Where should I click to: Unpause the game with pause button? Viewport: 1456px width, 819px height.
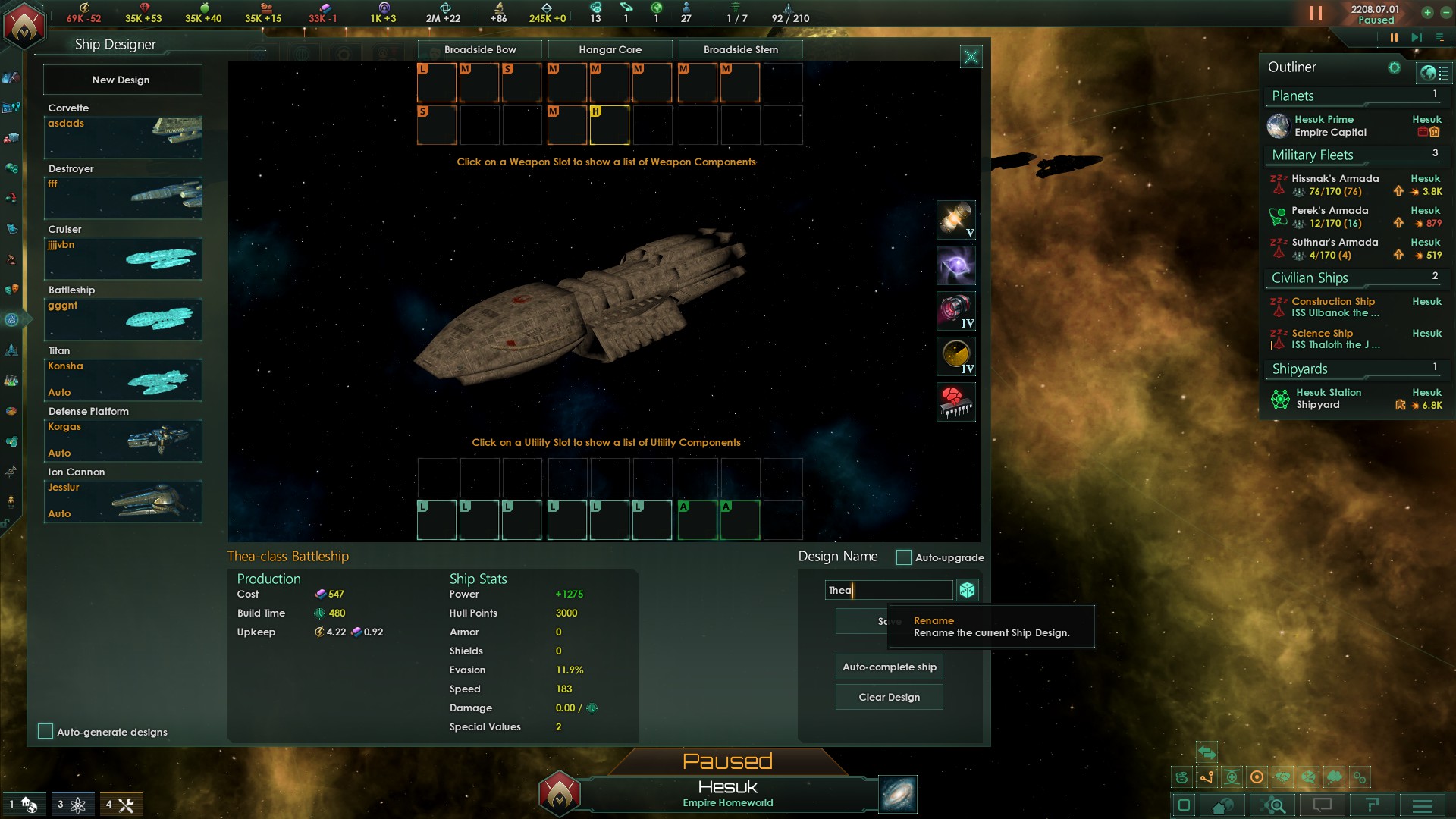click(1393, 37)
